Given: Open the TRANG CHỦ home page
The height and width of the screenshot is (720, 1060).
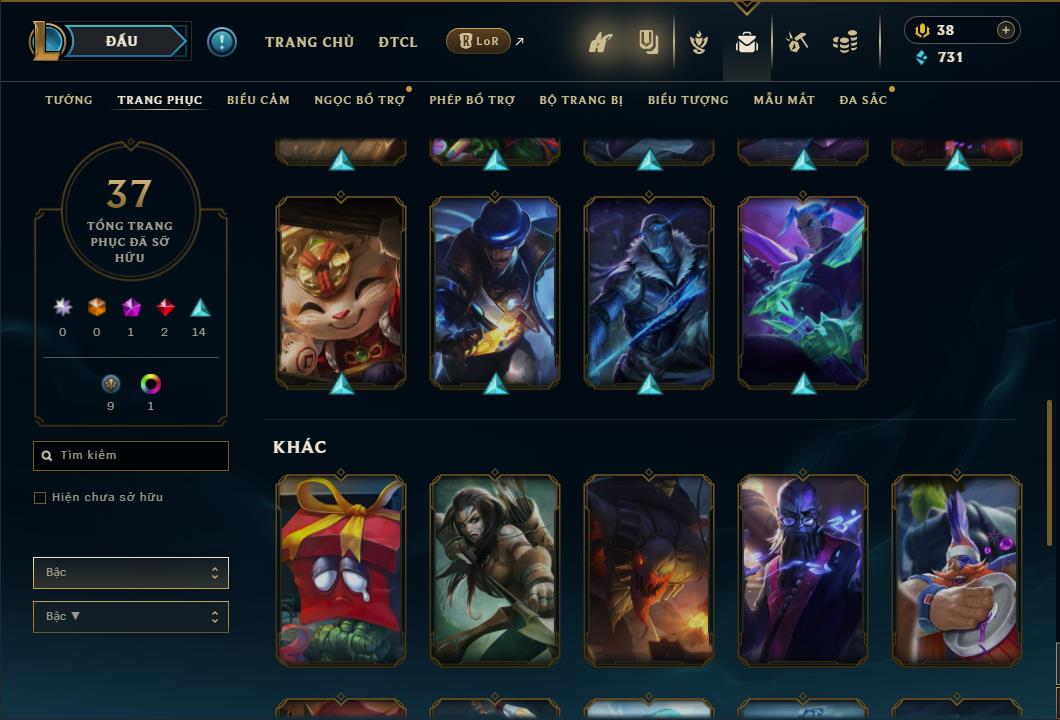Looking at the screenshot, I should coord(309,42).
